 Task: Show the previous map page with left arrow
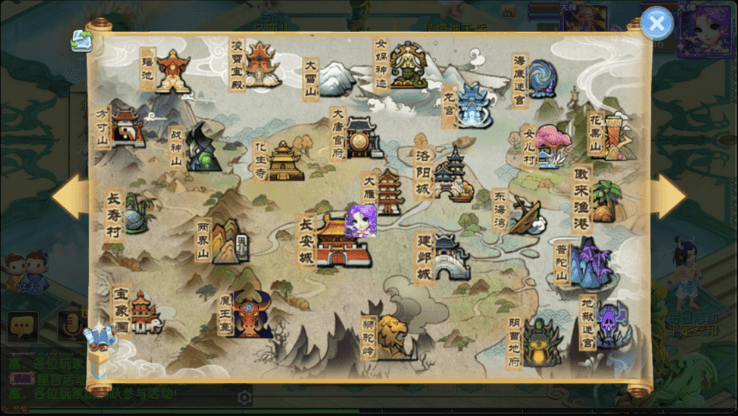pos(70,197)
